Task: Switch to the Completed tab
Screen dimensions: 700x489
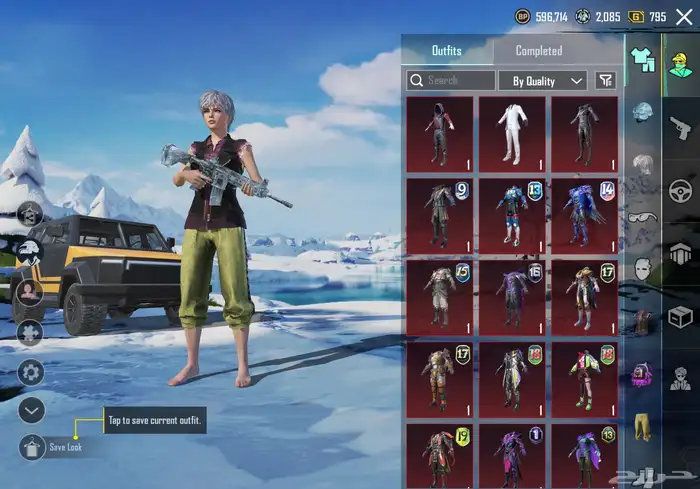Action: click(538, 51)
